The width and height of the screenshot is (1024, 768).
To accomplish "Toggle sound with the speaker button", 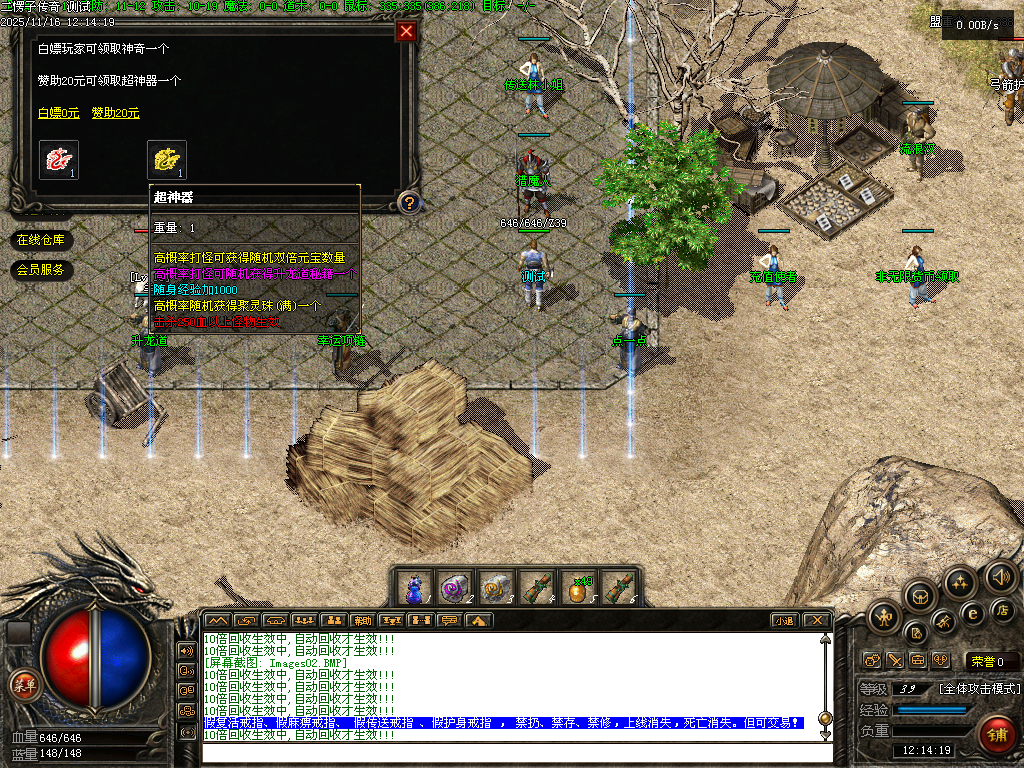I will pos(1000,576).
